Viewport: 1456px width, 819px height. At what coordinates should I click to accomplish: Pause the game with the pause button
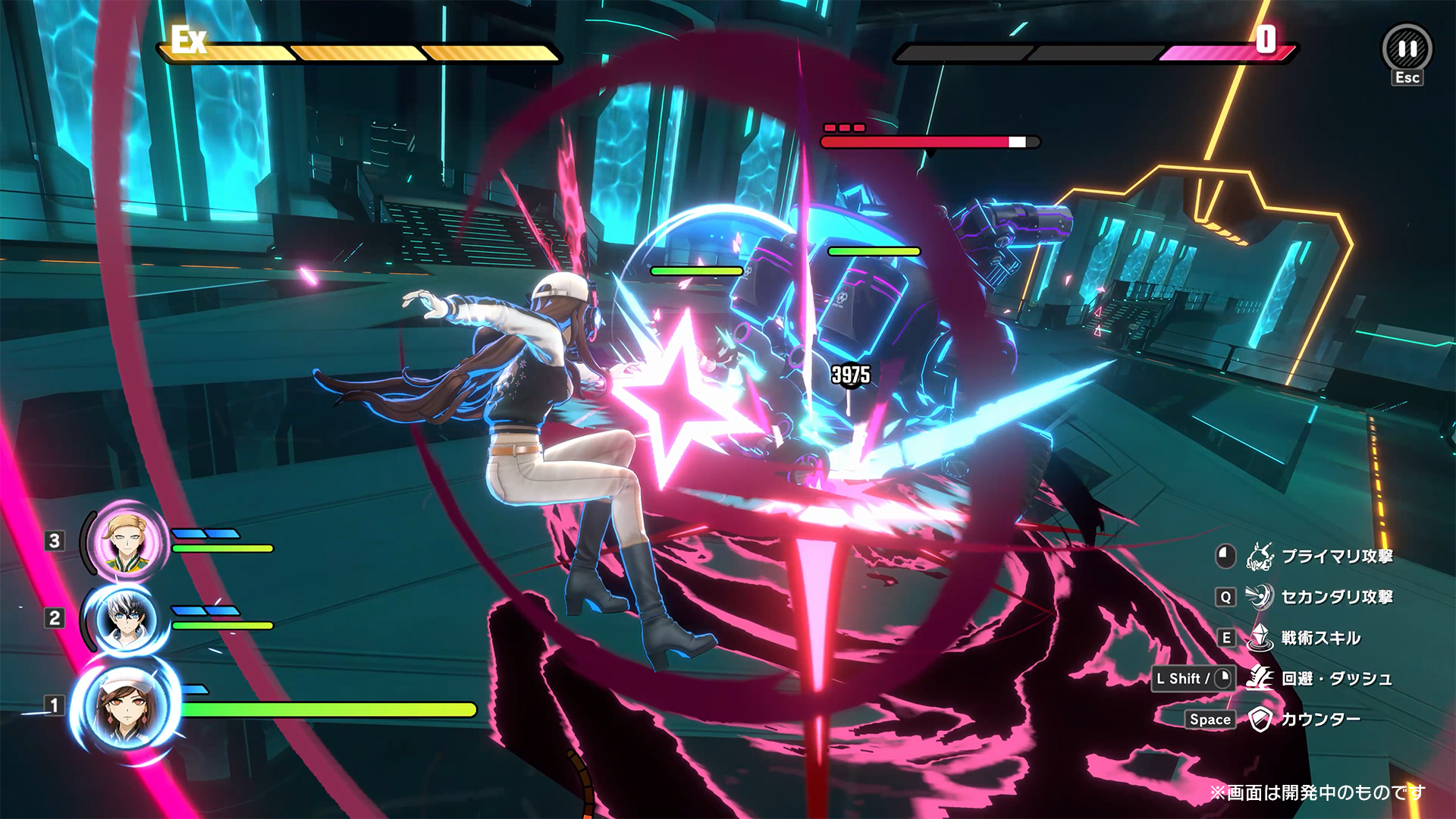1407,49
